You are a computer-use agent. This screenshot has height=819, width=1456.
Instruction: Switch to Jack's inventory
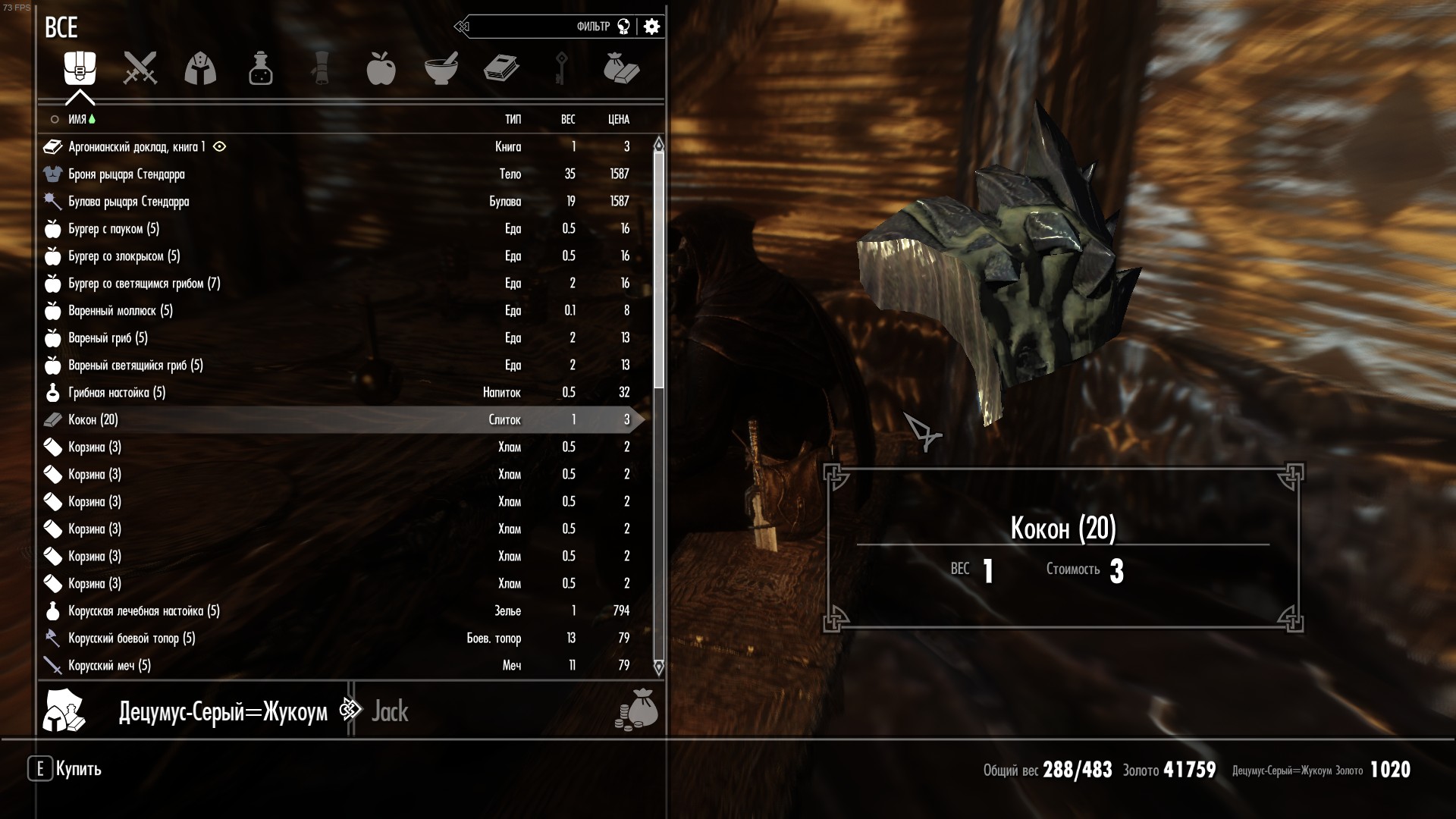point(390,711)
